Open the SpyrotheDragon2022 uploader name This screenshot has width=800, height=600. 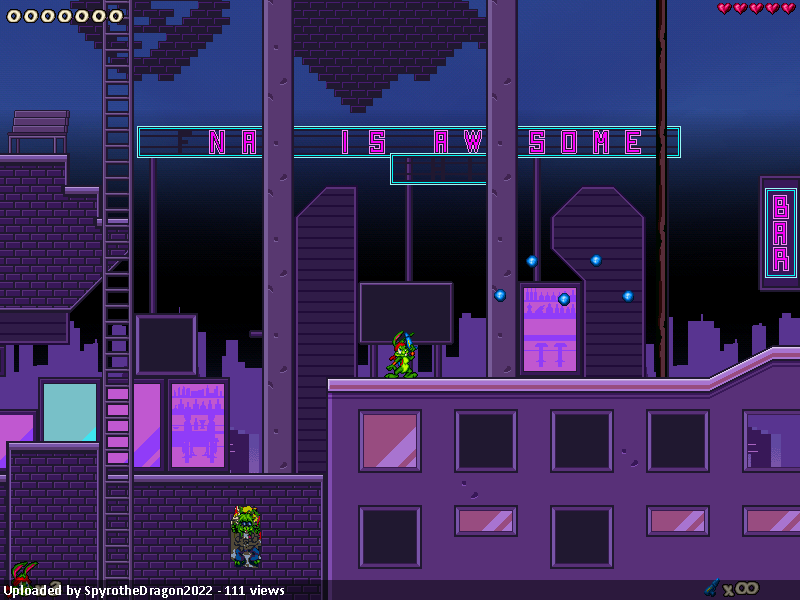point(147,591)
